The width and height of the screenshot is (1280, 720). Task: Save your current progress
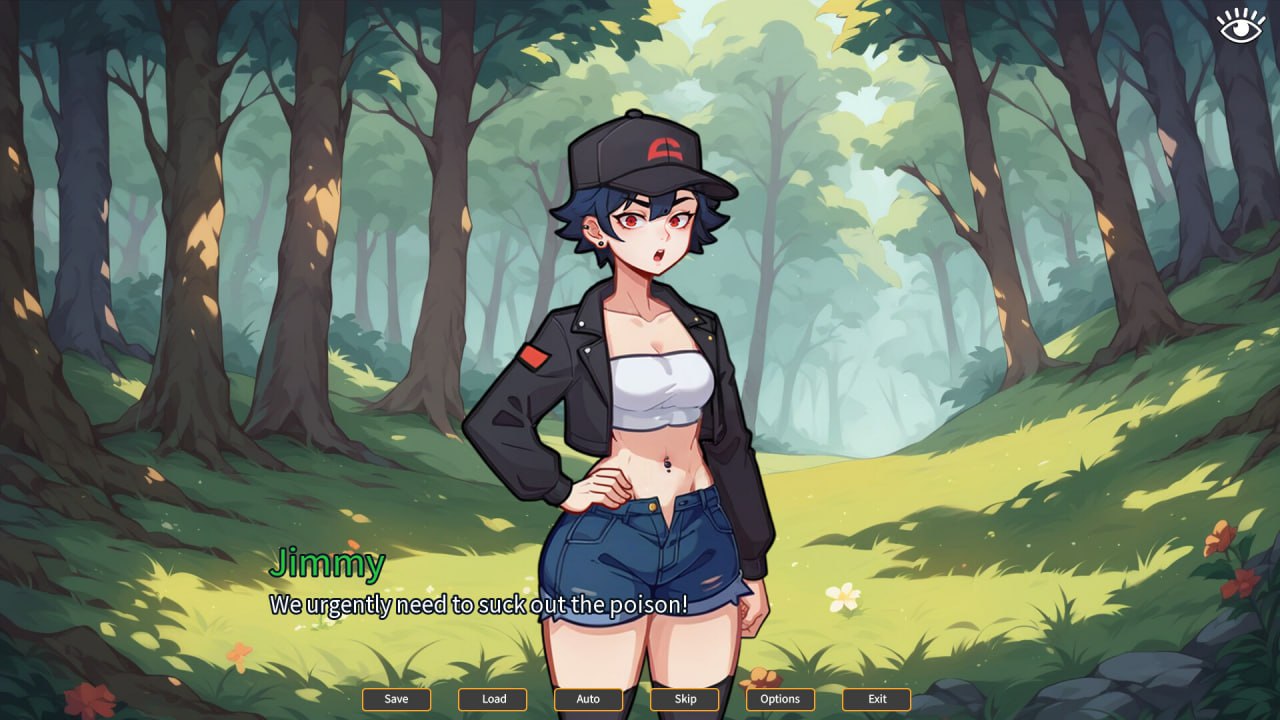(x=396, y=699)
